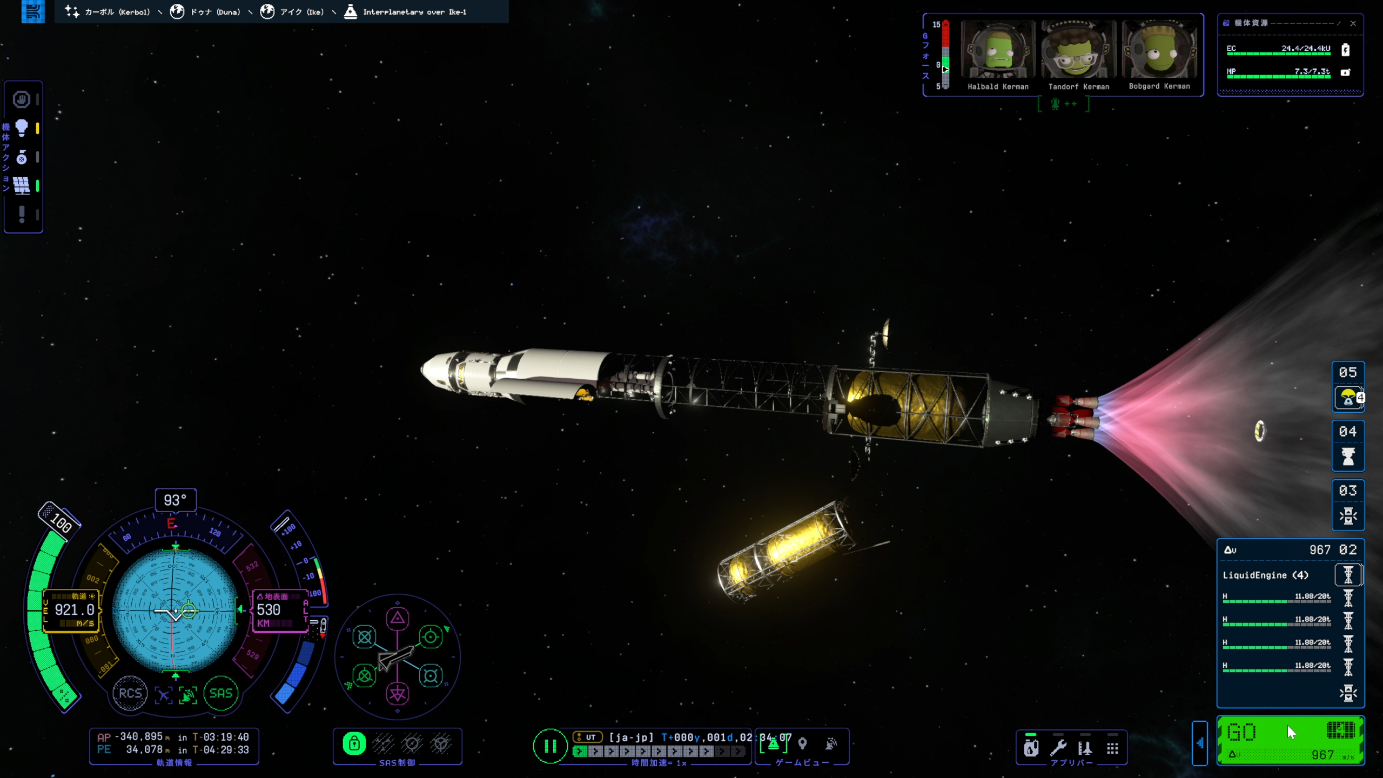
Task: Open the wrench app in app bar
Action: tap(1058, 747)
